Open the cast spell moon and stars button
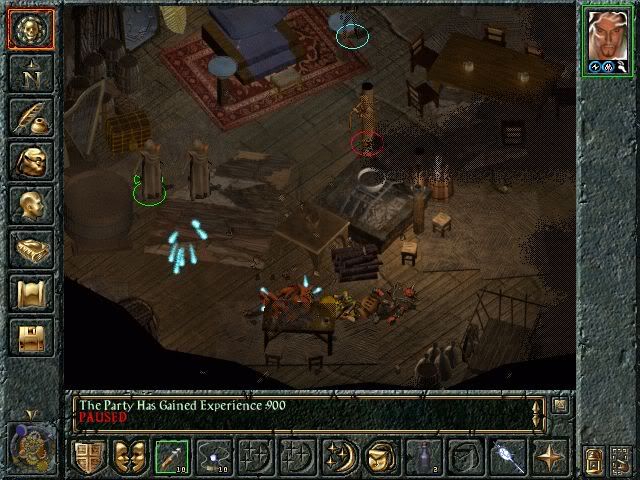This screenshot has height=480, width=640. click(340, 456)
